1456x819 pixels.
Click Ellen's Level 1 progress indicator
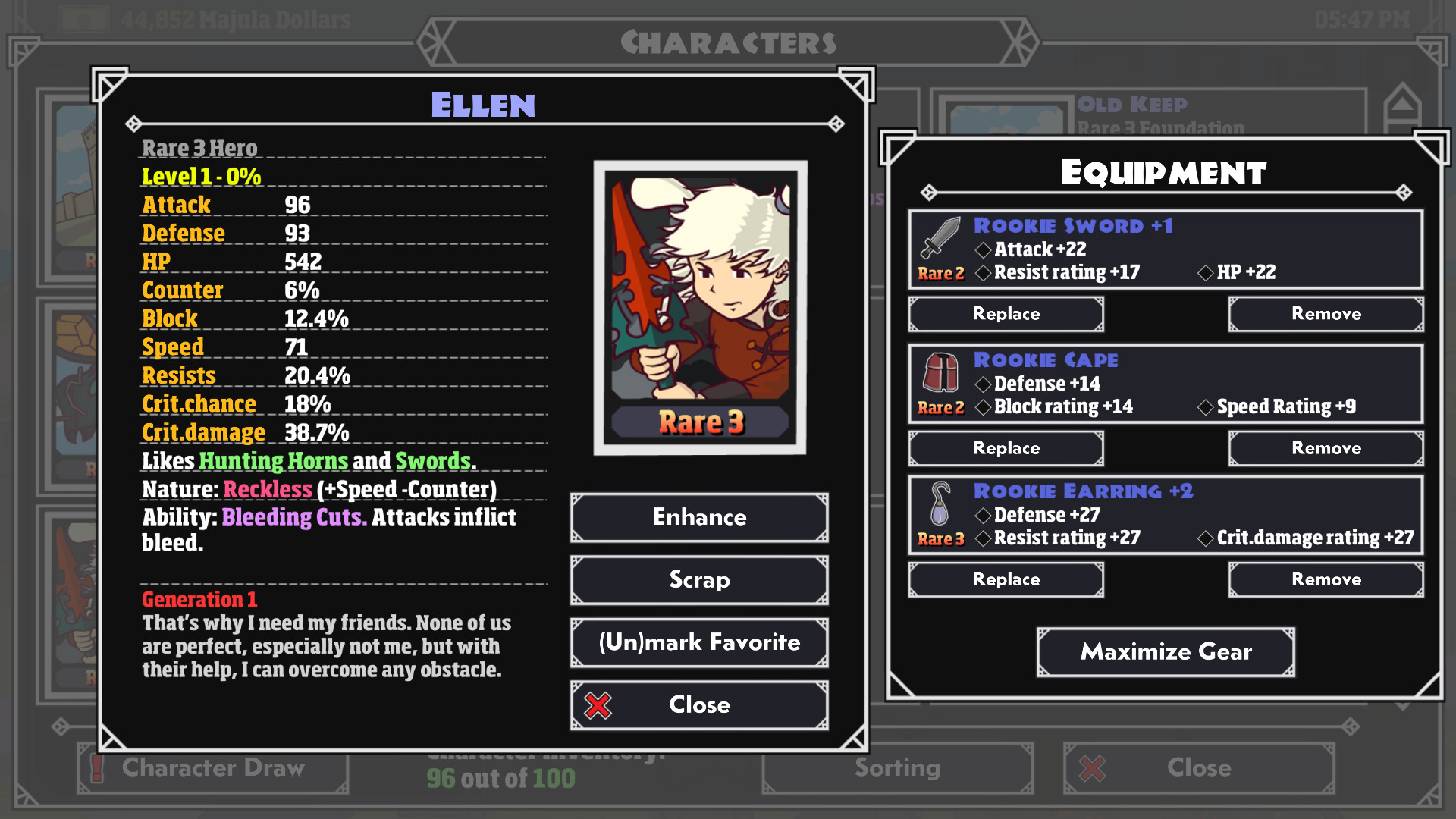click(199, 176)
